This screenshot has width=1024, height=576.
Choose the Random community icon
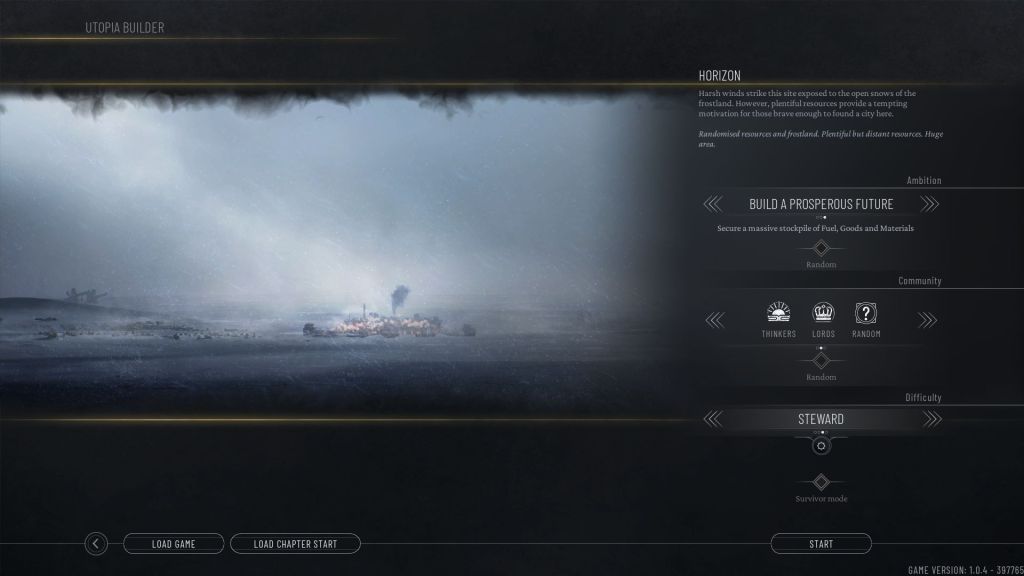(x=866, y=319)
